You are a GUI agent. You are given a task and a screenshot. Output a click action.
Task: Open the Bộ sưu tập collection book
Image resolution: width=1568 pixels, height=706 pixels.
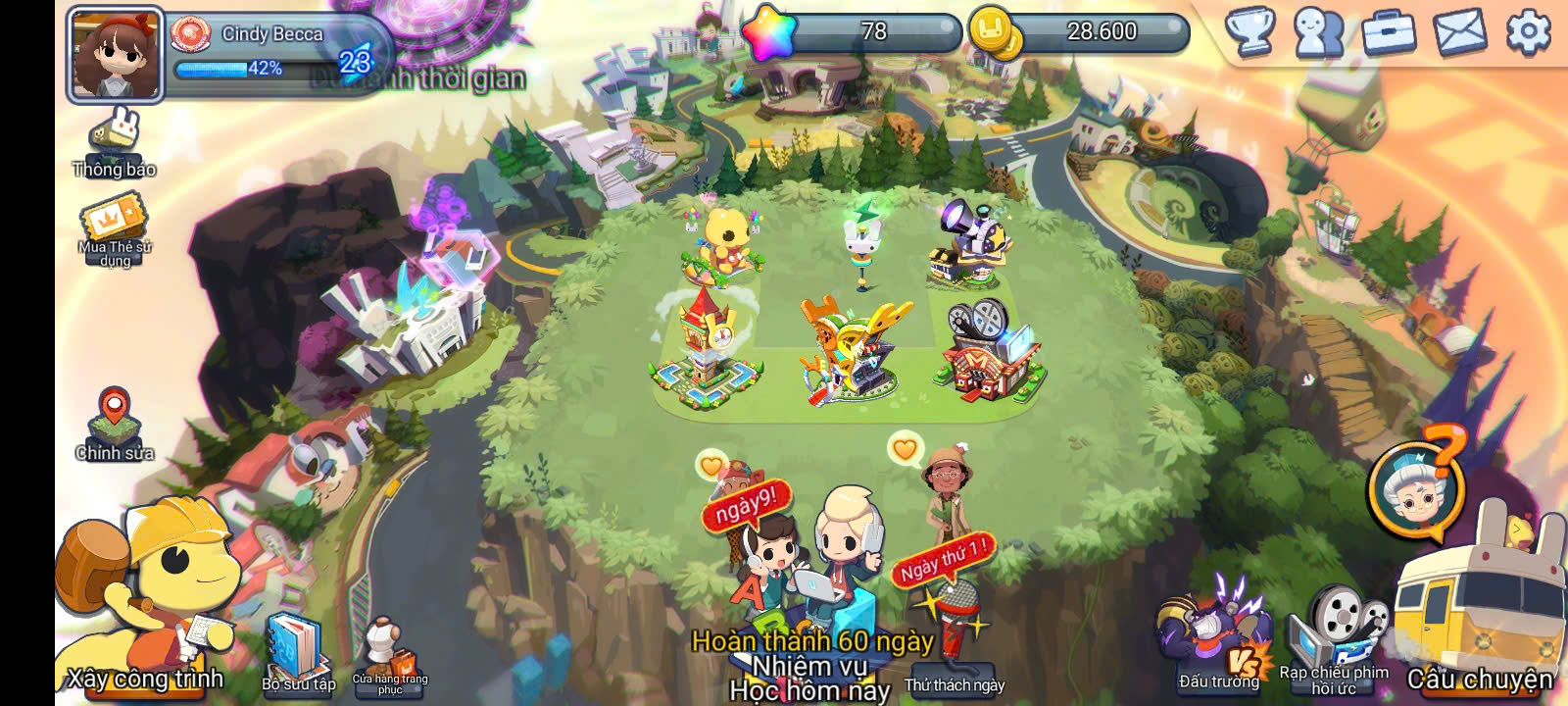pyautogui.click(x=297, y=647)
